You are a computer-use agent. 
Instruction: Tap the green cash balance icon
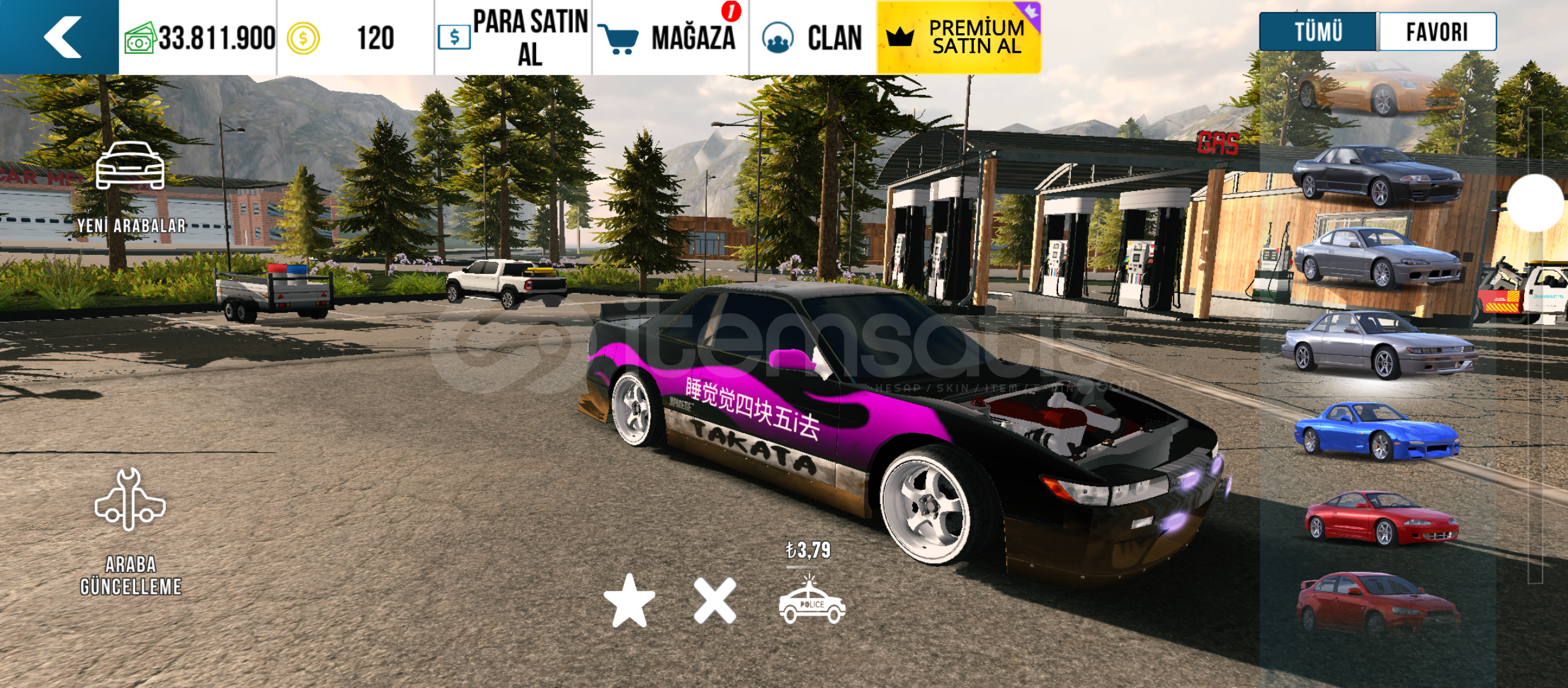140,38
